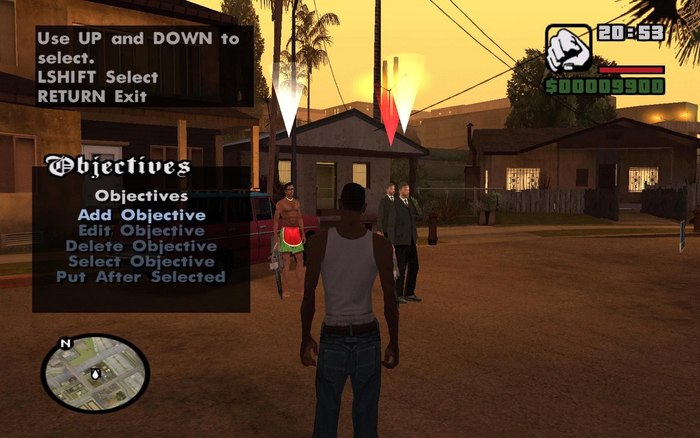Click the circular radar minimap

(x=95, y=373)
